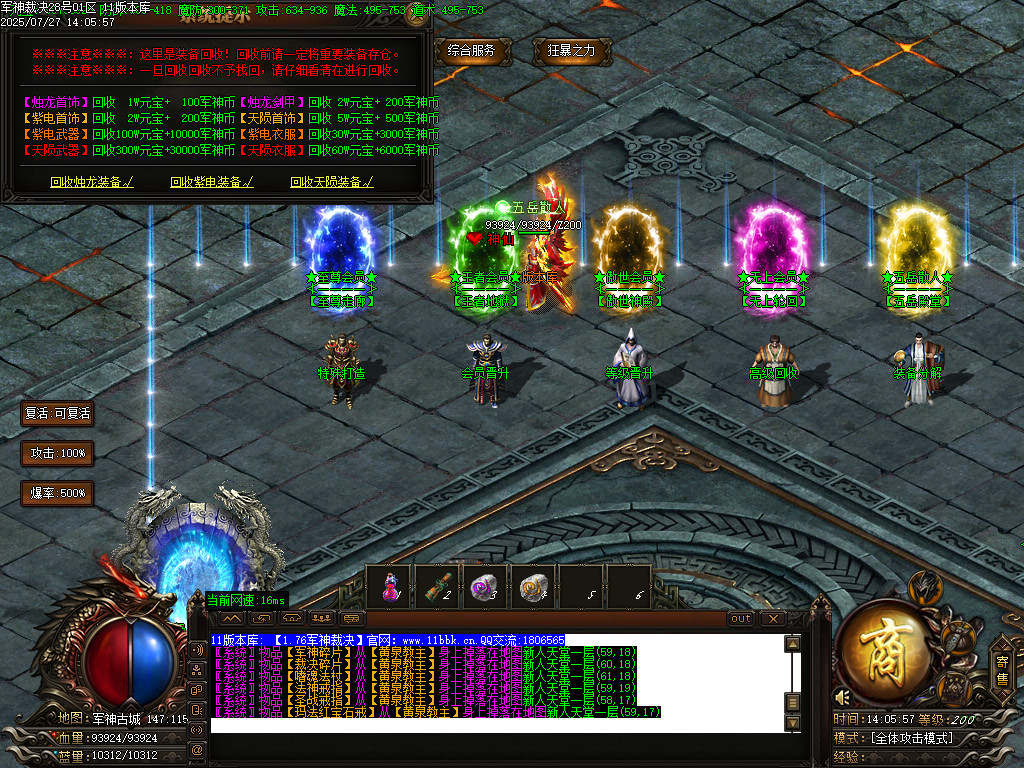Close the 系统提示 recycle dialog
The height and width of the screenshot is (768, 1024).
419,14
